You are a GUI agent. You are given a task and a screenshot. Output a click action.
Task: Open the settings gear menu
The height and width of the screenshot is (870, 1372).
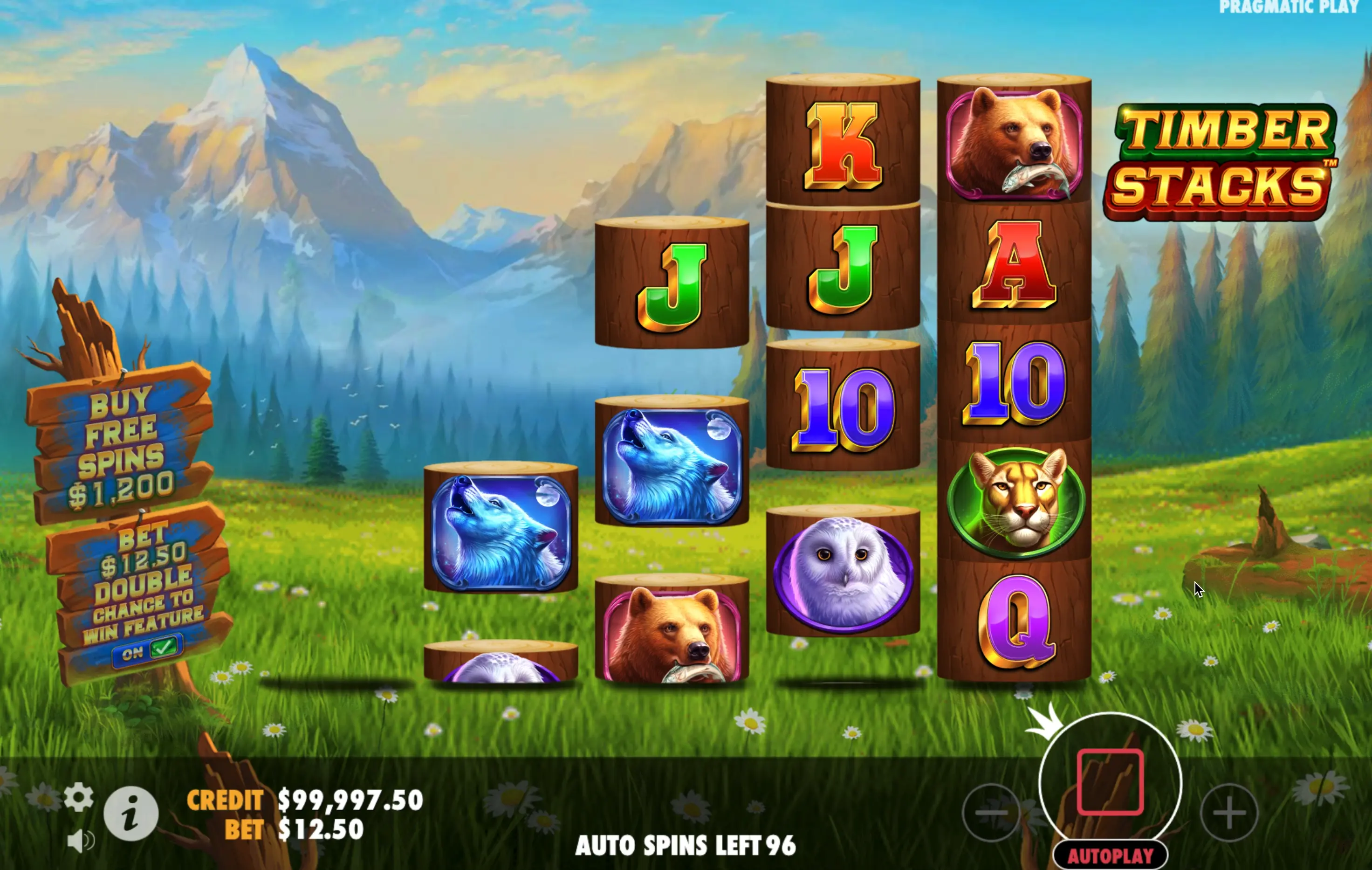point(79,796)
